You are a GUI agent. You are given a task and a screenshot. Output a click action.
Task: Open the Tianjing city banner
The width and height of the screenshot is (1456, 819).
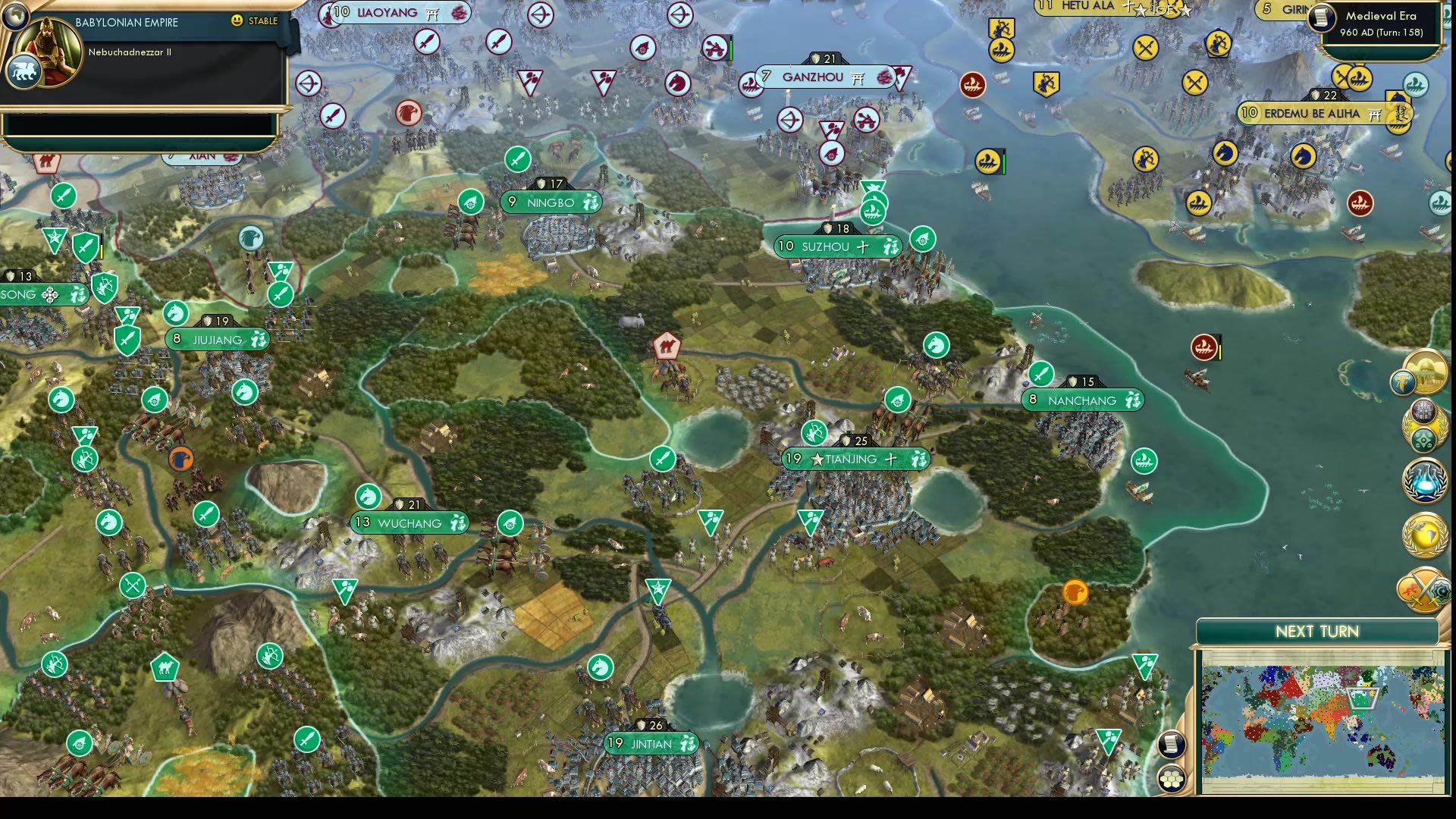coord(855,459)
